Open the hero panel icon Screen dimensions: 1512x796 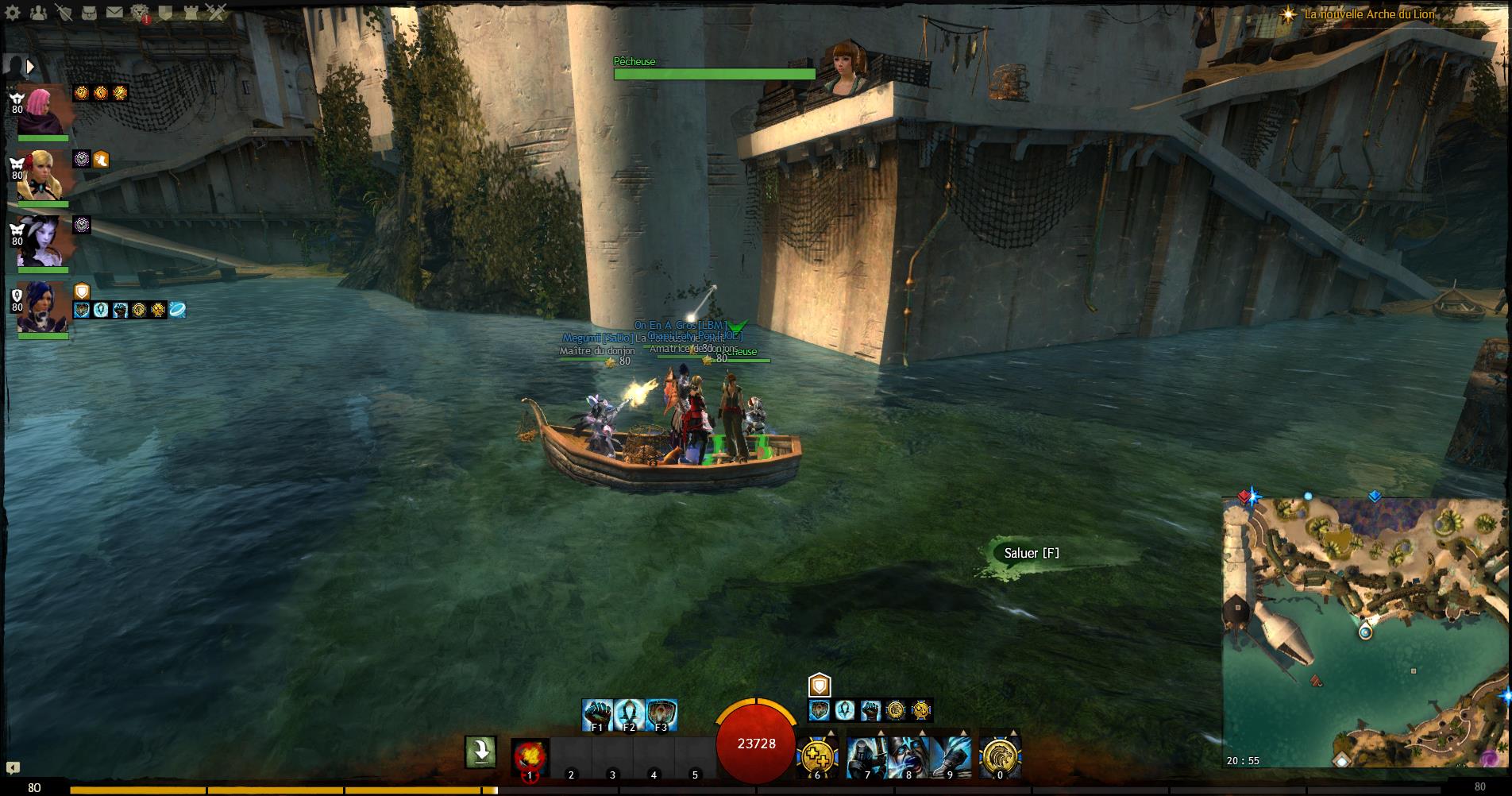coord(64,12)
